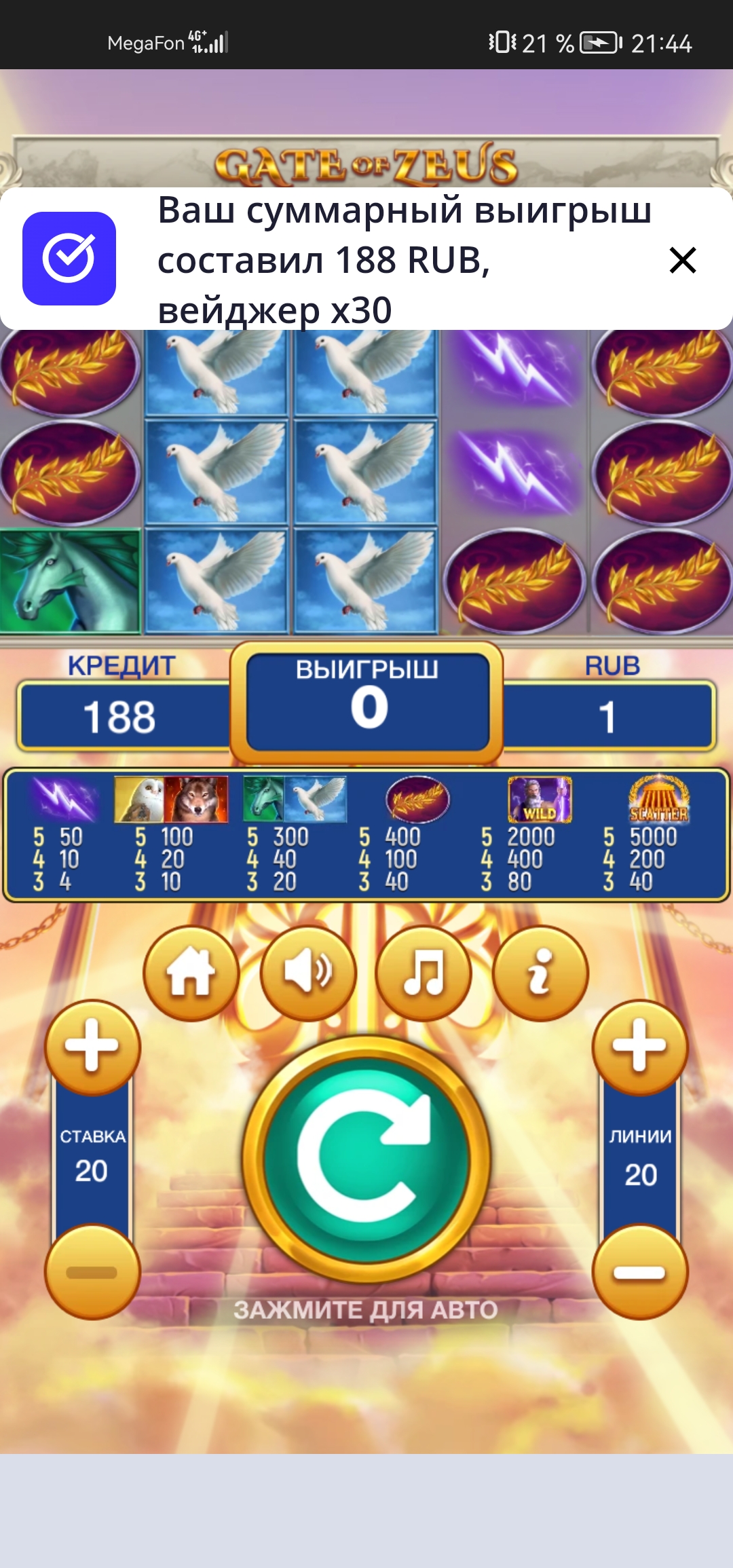Go to the home screen
This screenshot has height=1568, width=733.
click(191, 973)
